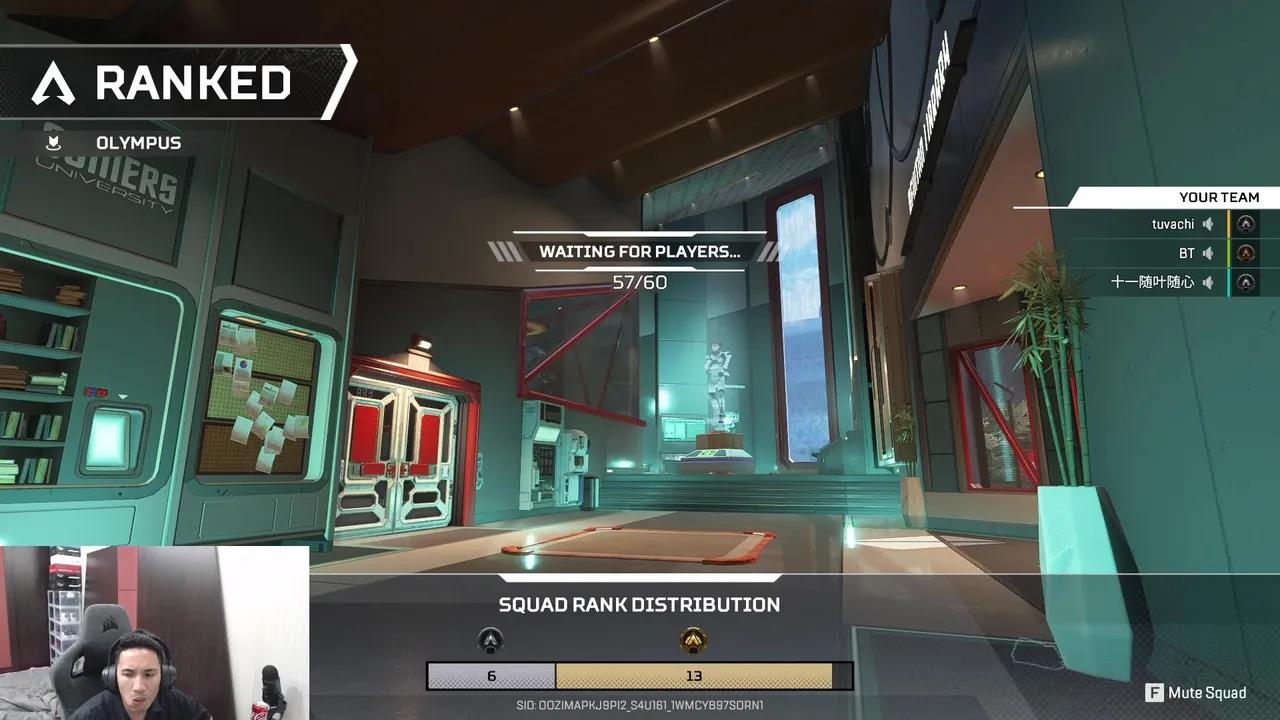
Task: Click tuvachi's rank badge emblem
Action: (x=1246, y=224)
